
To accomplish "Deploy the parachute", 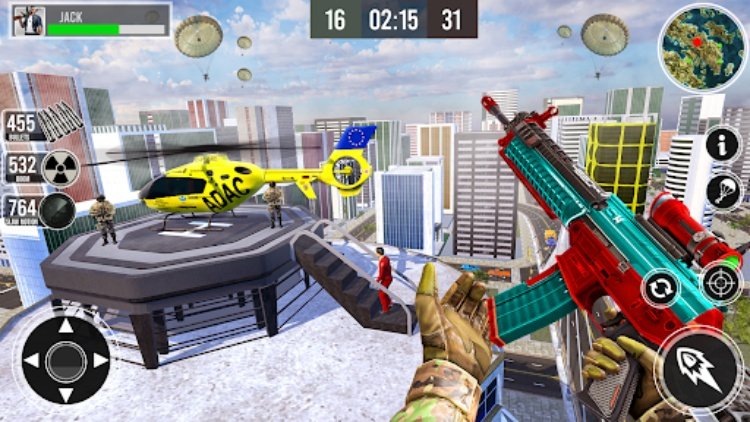I will pos(722,191).
